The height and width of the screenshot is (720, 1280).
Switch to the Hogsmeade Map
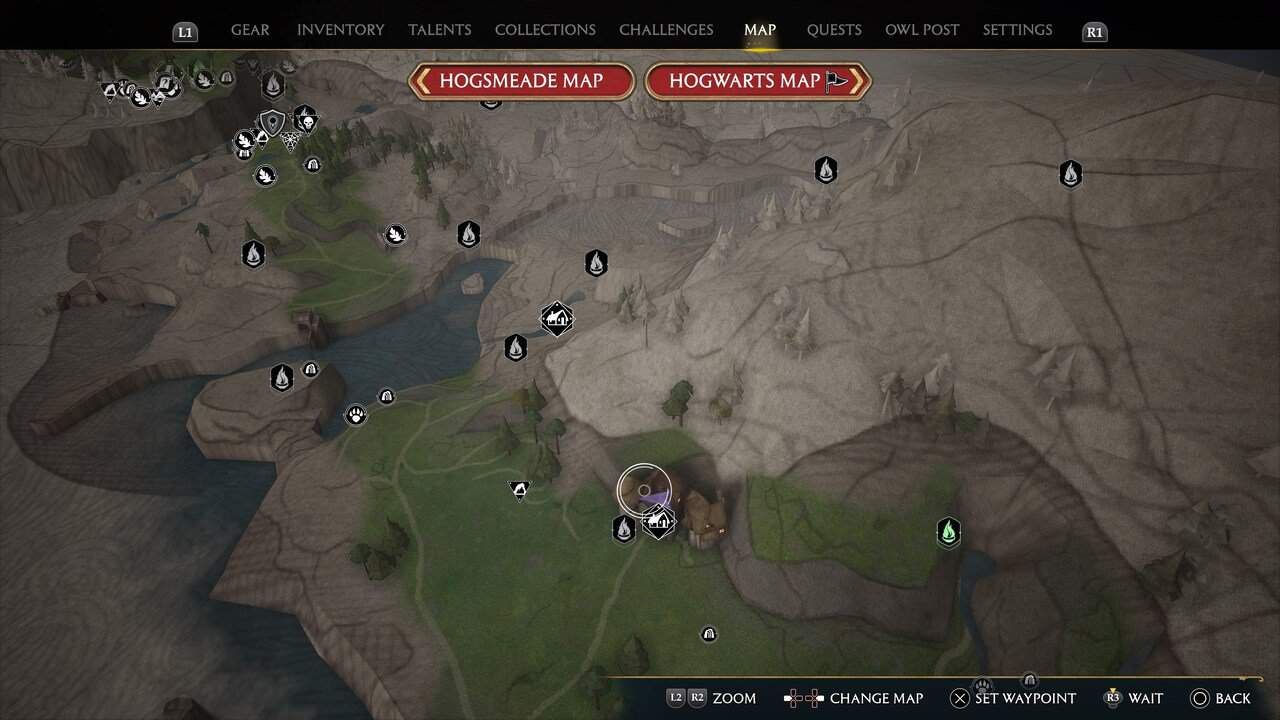(x=521, y=81)
